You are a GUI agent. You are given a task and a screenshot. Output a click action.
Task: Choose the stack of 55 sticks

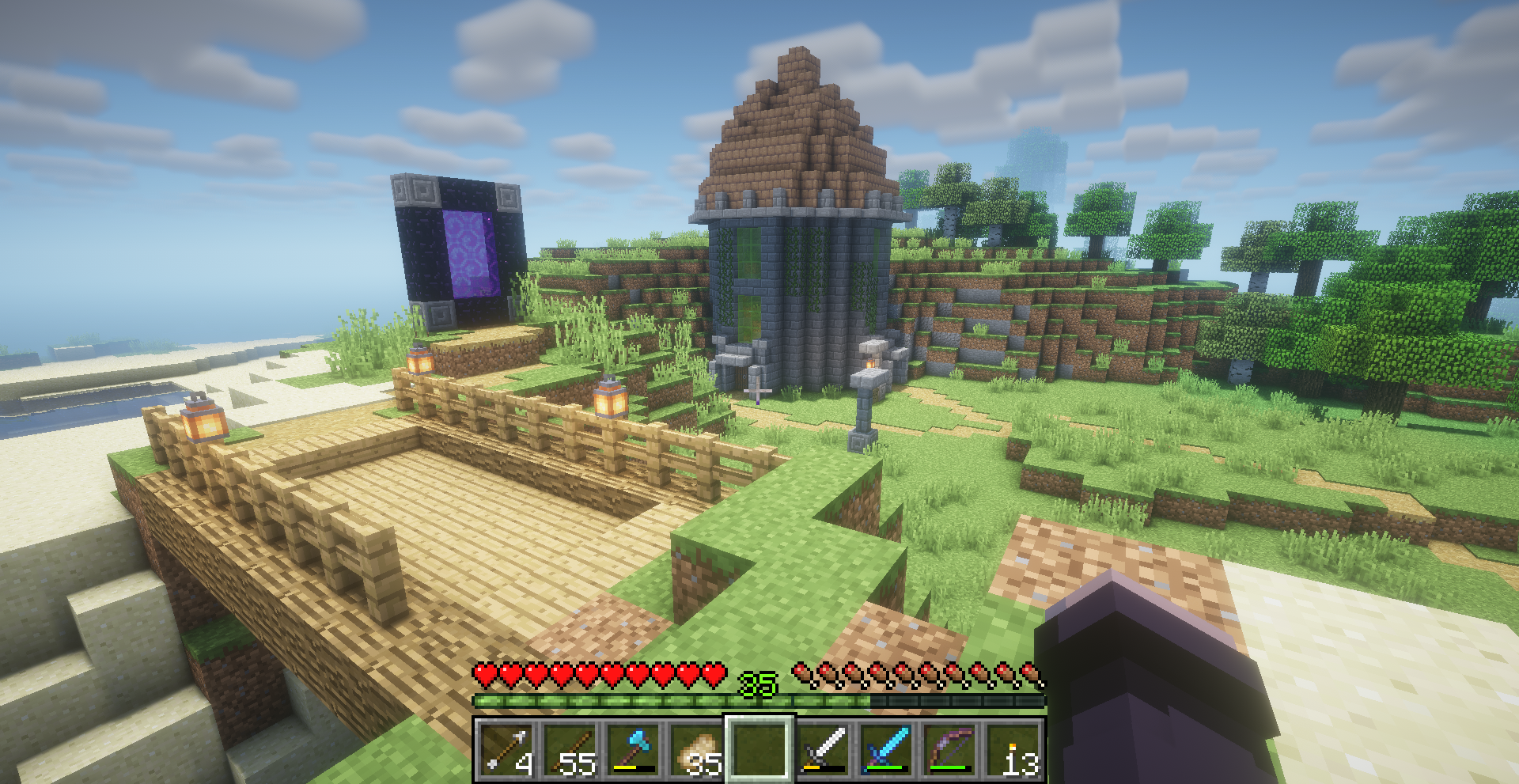(569, 748)
